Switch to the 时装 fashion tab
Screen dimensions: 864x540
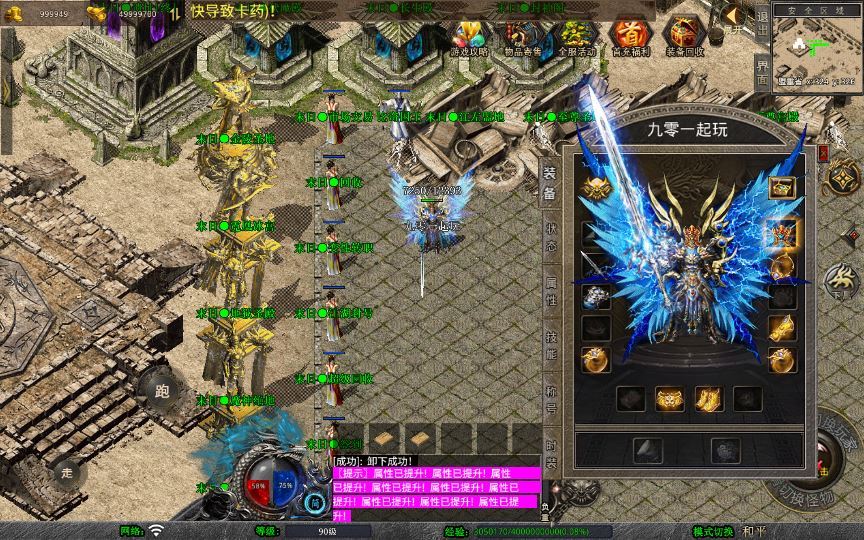pos(550,453)
